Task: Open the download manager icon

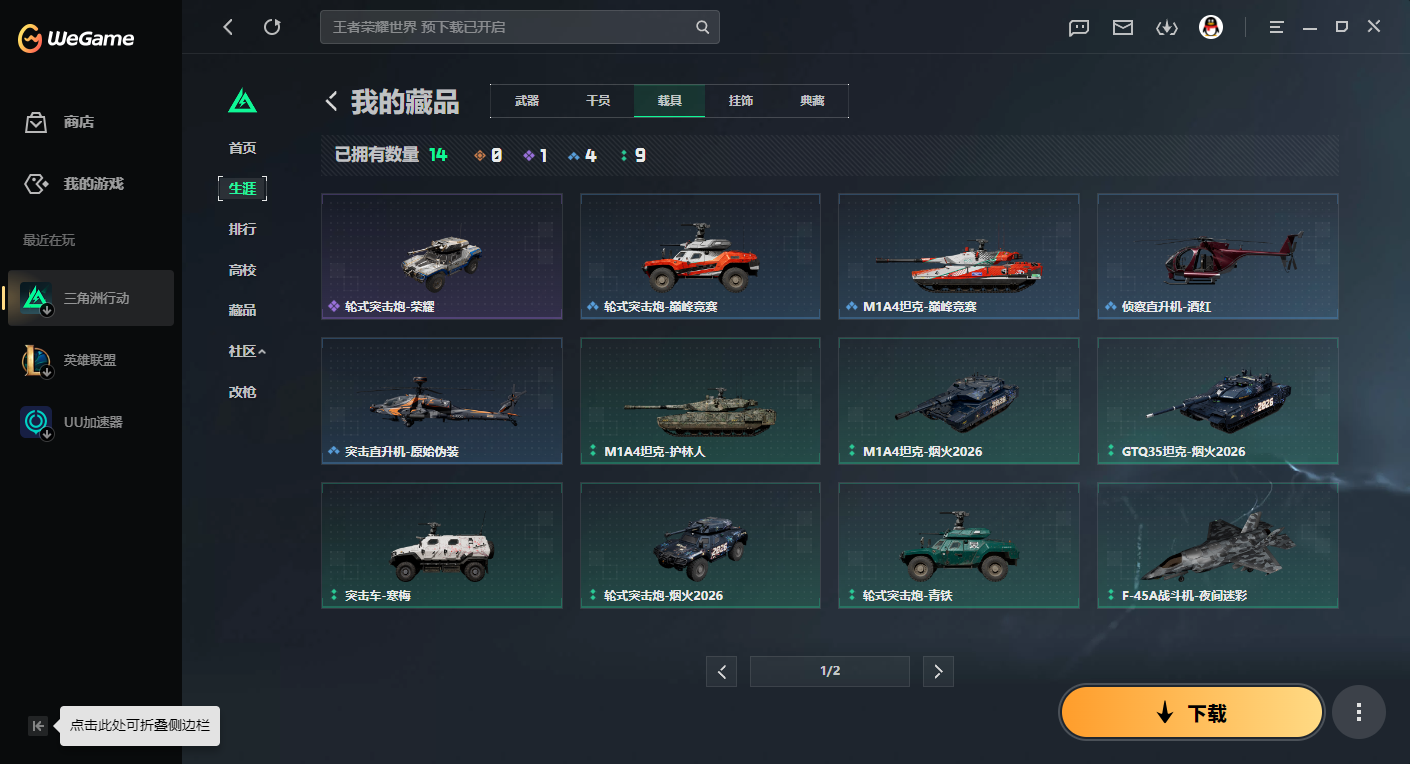Action: coord(1166,27)
